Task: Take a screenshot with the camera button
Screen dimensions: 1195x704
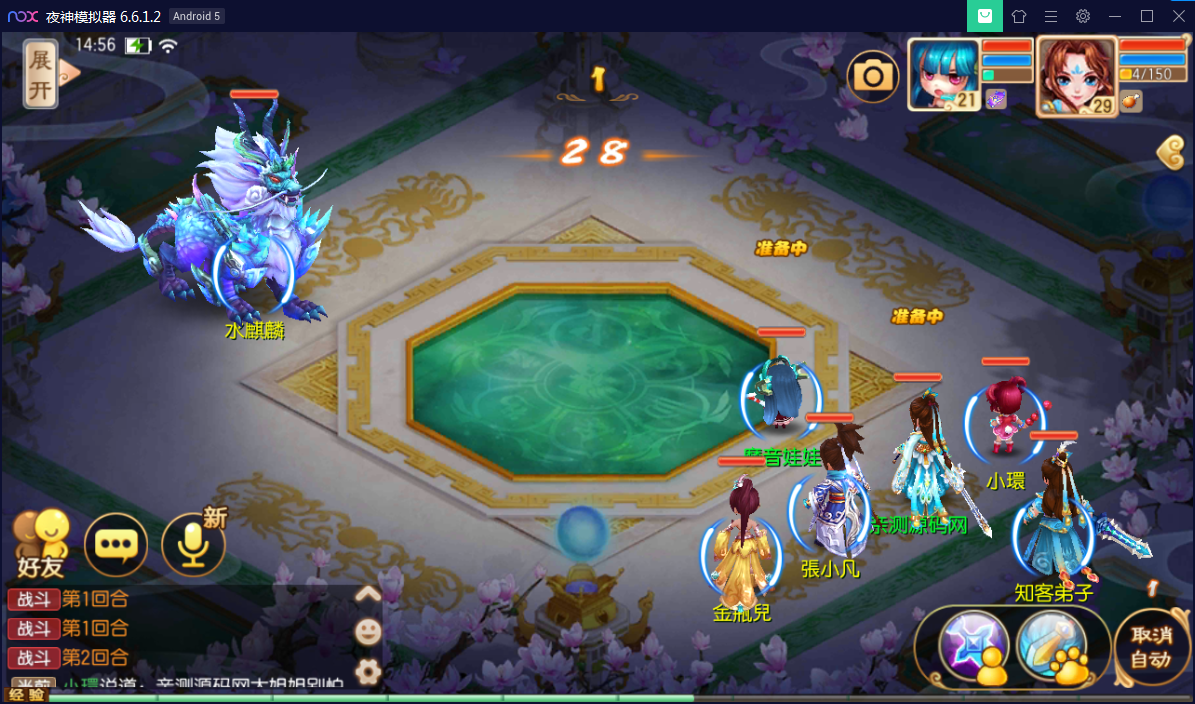Action: tap(873, 76)
